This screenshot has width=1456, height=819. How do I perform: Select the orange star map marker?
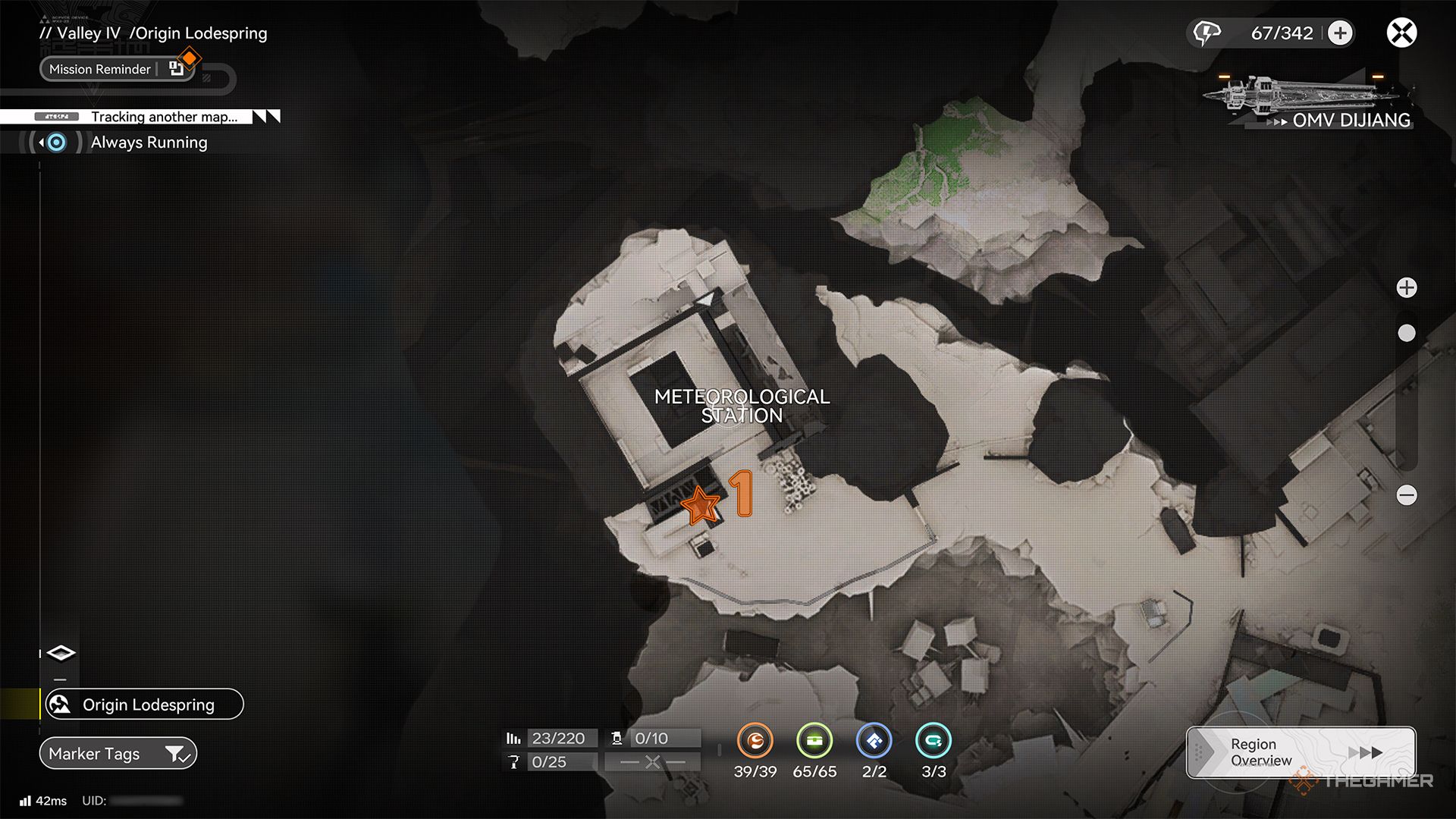pyautogui.click(x=699, y=505)
